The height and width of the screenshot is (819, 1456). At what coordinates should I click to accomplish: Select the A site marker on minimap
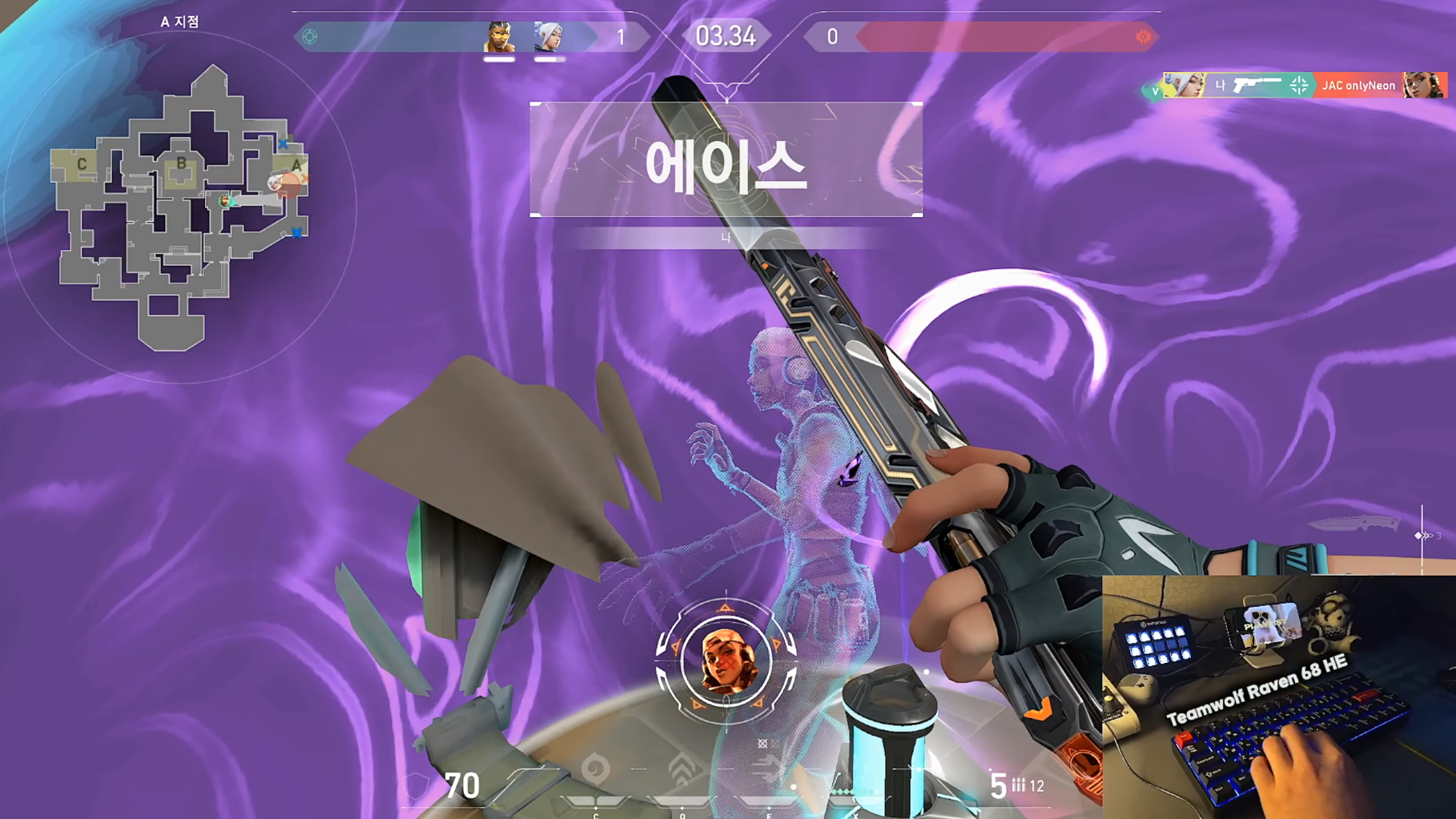click(296, 165)
